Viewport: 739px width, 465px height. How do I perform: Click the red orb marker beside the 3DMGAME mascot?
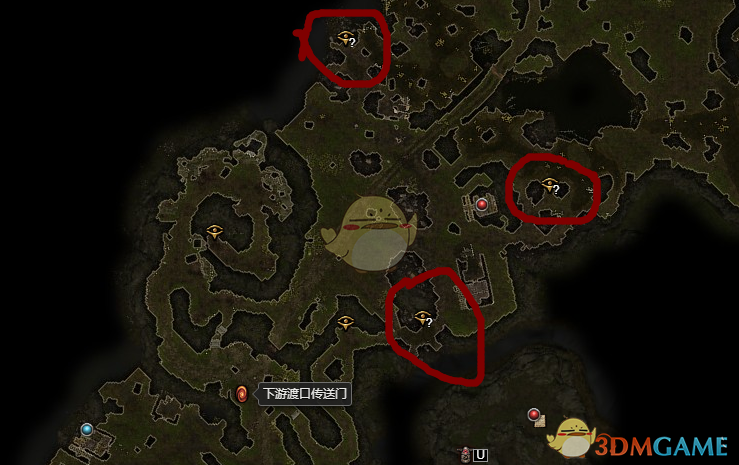534,414
